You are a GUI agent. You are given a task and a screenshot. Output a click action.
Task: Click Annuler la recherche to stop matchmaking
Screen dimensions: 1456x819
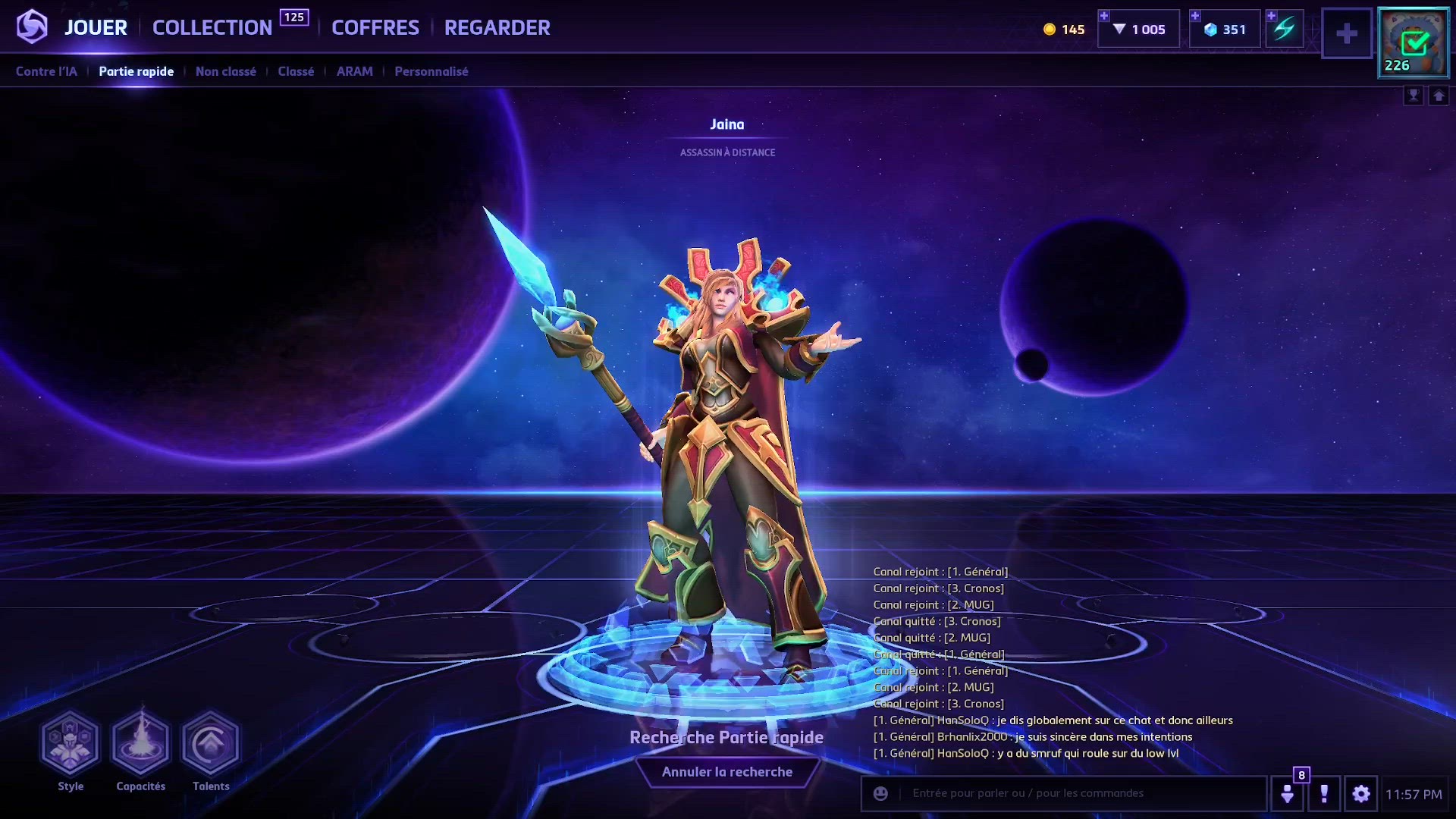727,771
